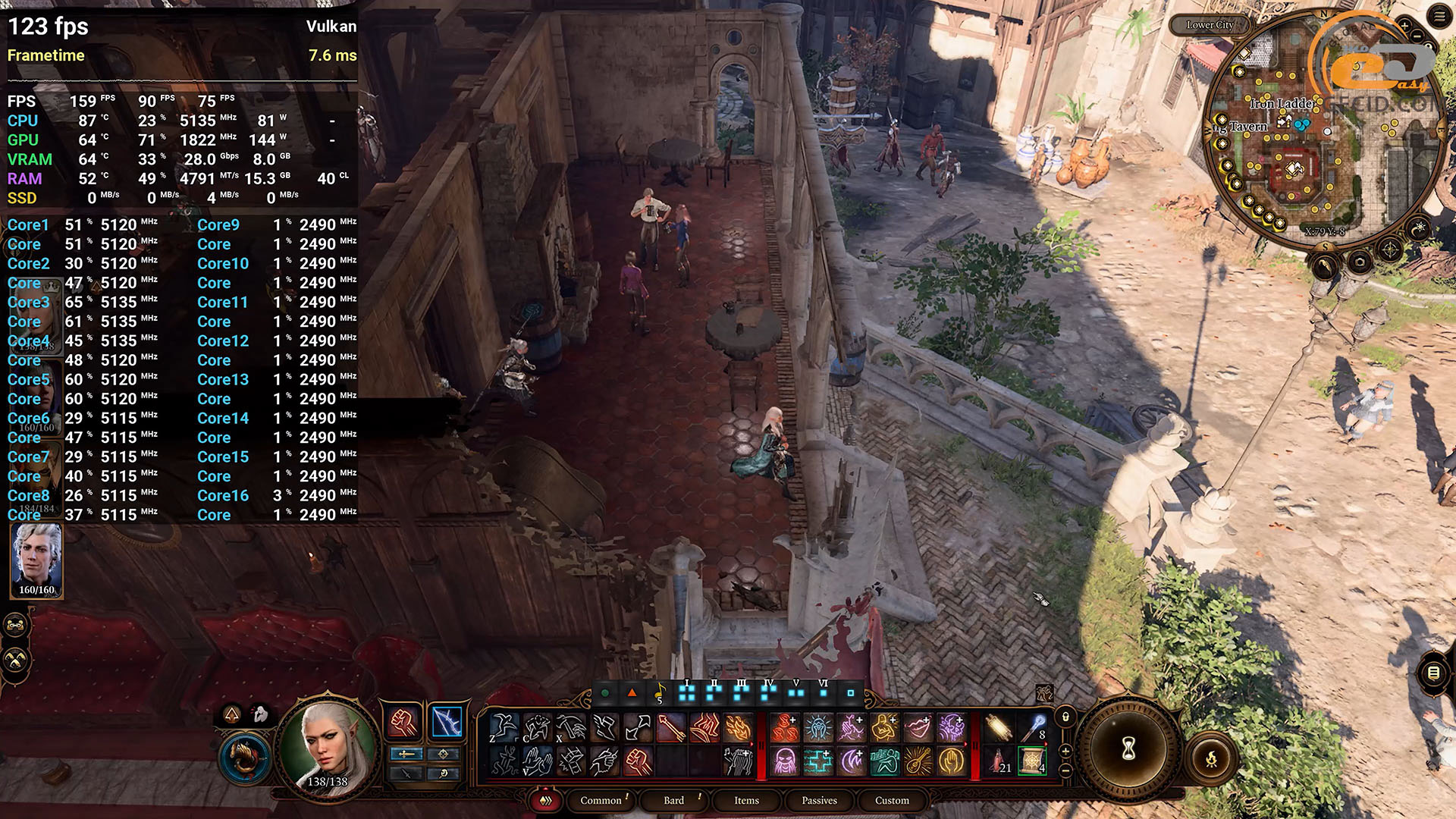
Task: Select the web scroll item slot
Action: pos(1032,760)
